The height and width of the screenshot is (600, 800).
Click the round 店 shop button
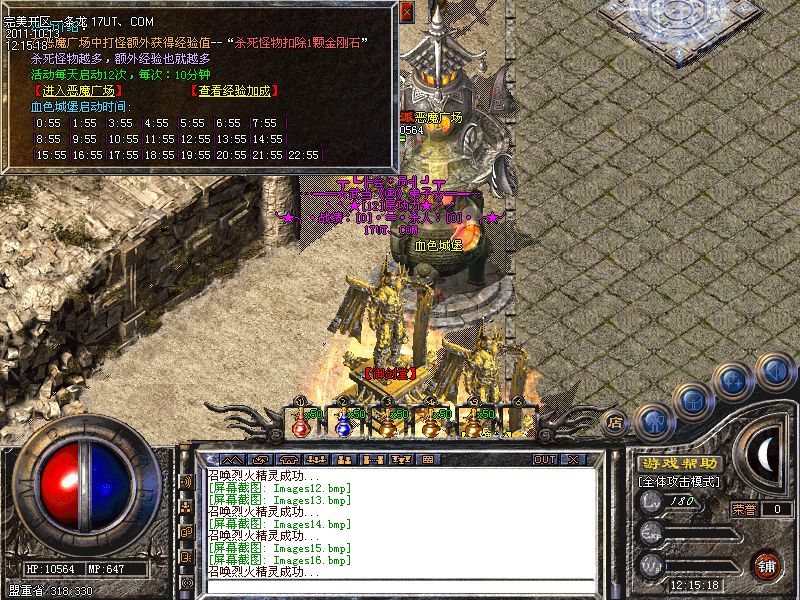point(616,422)
